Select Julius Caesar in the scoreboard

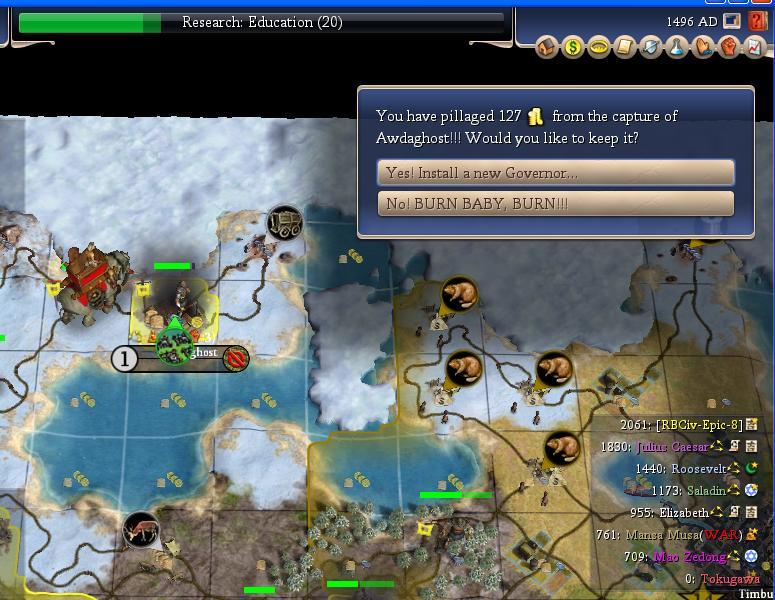[x=672, y=446]
